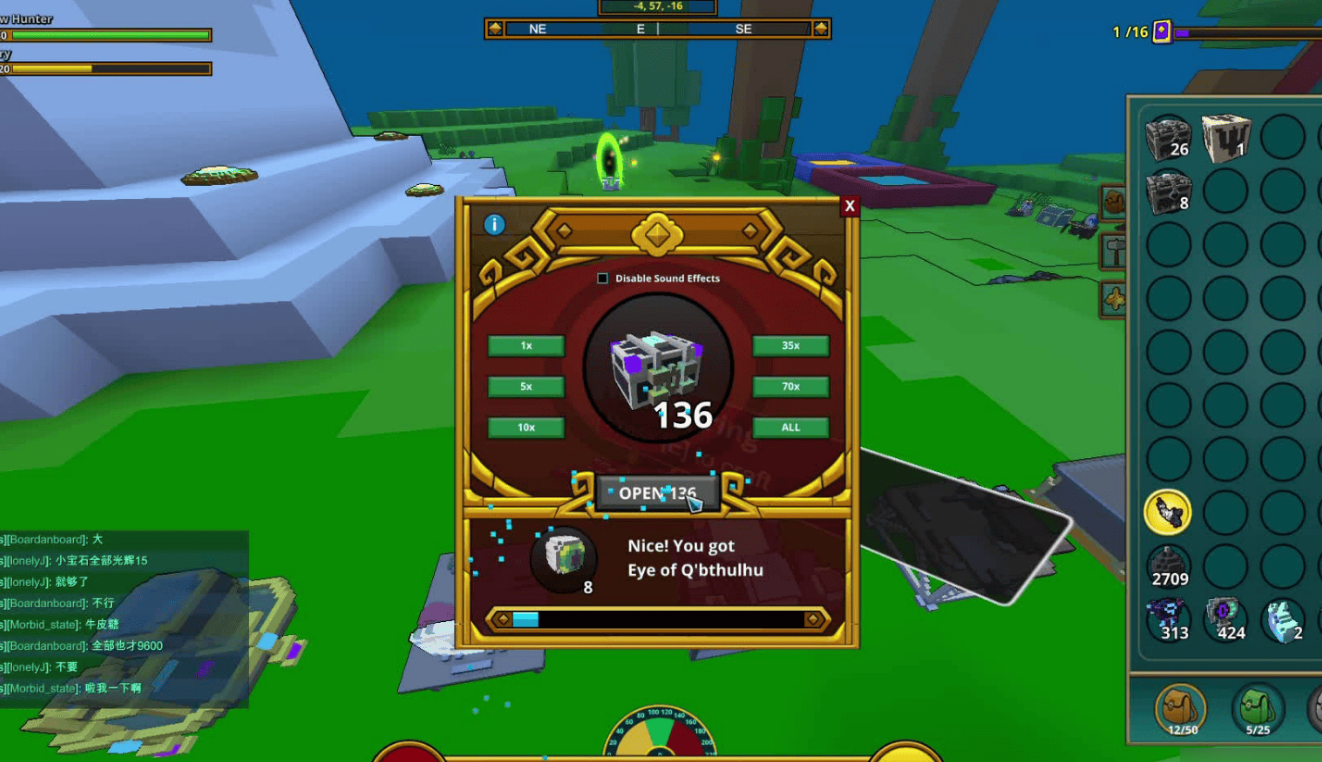Select the chest stack of 26

click(1168, 137)
